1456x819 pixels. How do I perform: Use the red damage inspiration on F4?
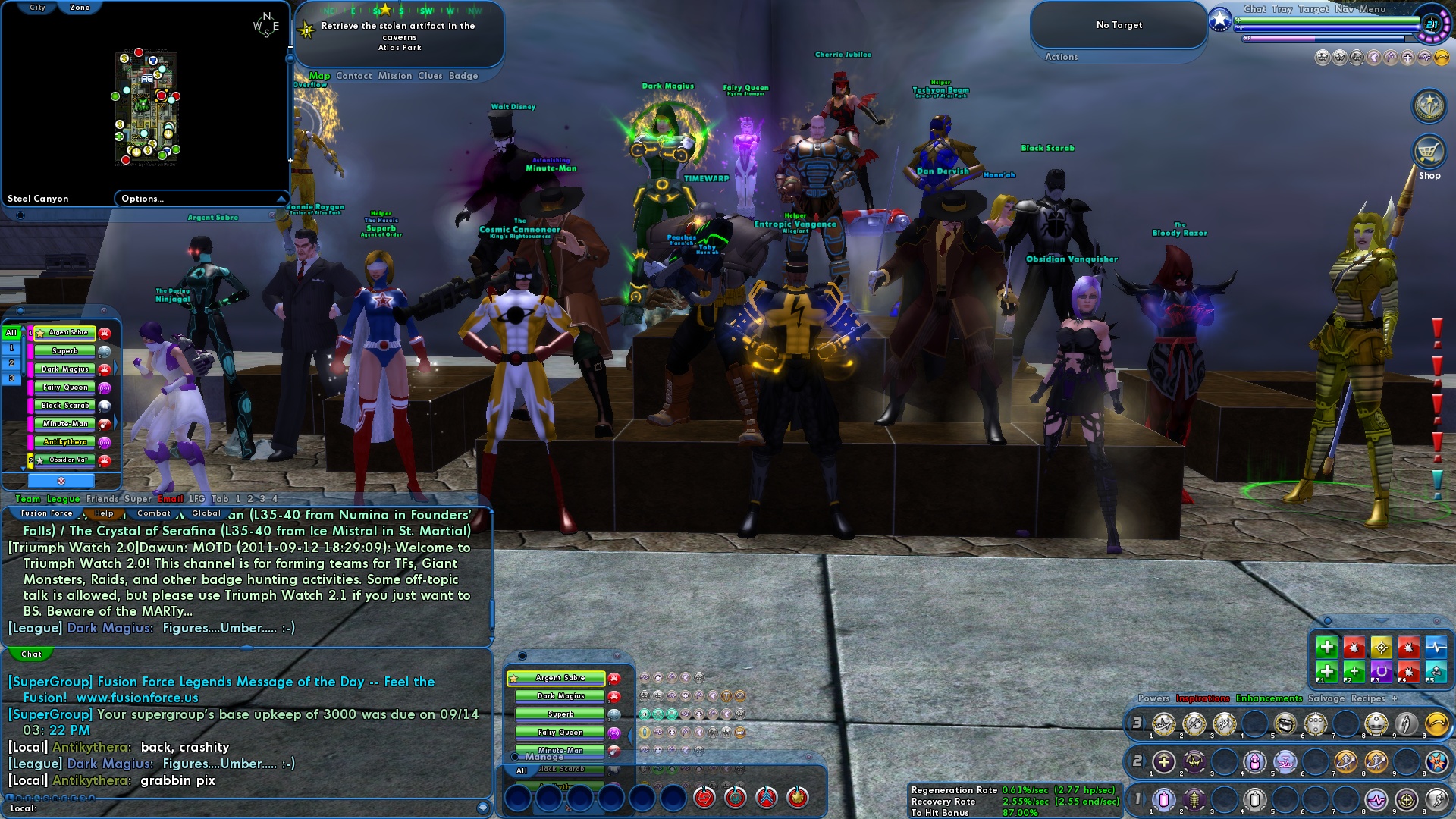click(x=1409, y=672)
